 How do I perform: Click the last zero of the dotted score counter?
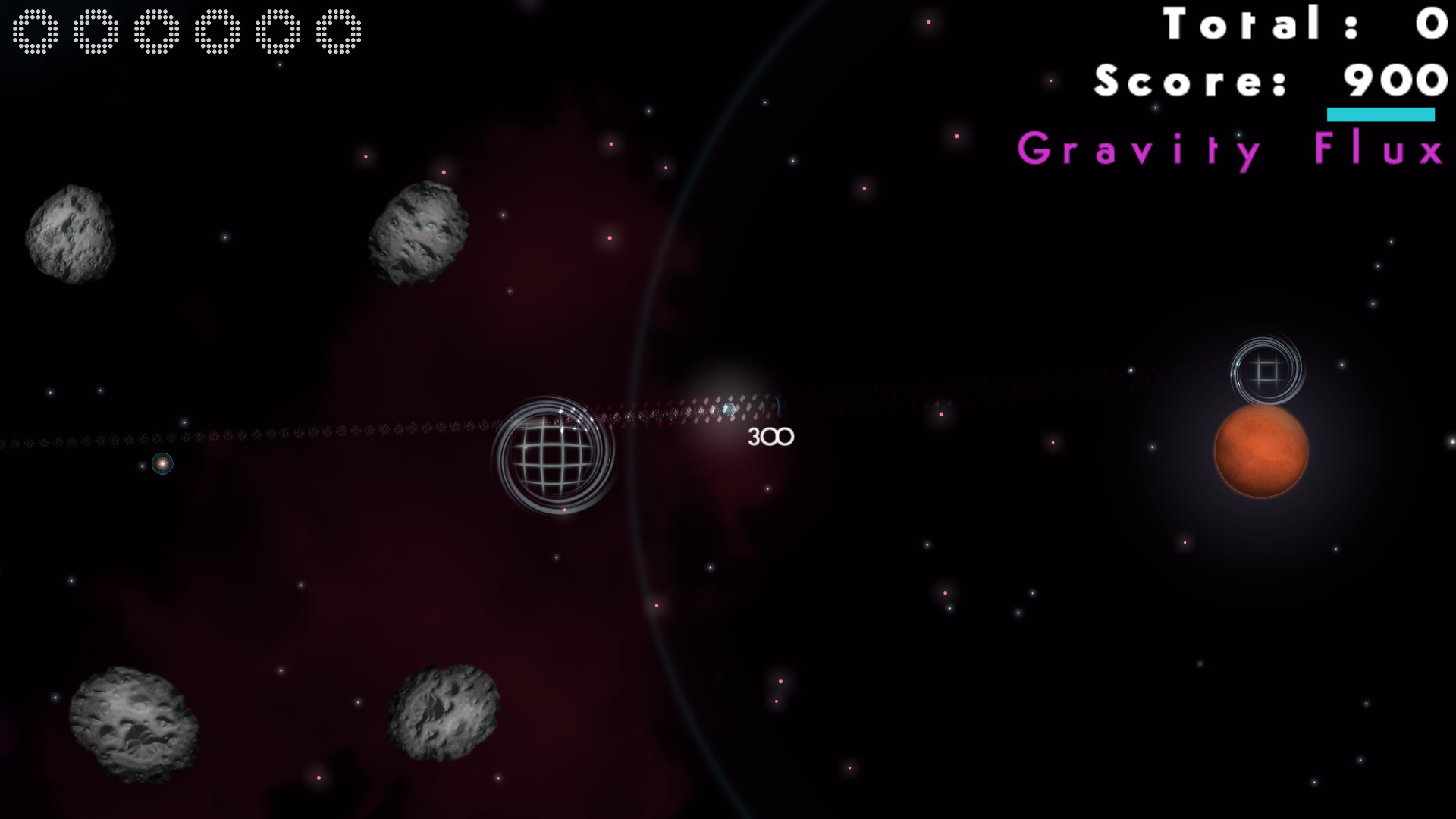(x=336, y=32)
